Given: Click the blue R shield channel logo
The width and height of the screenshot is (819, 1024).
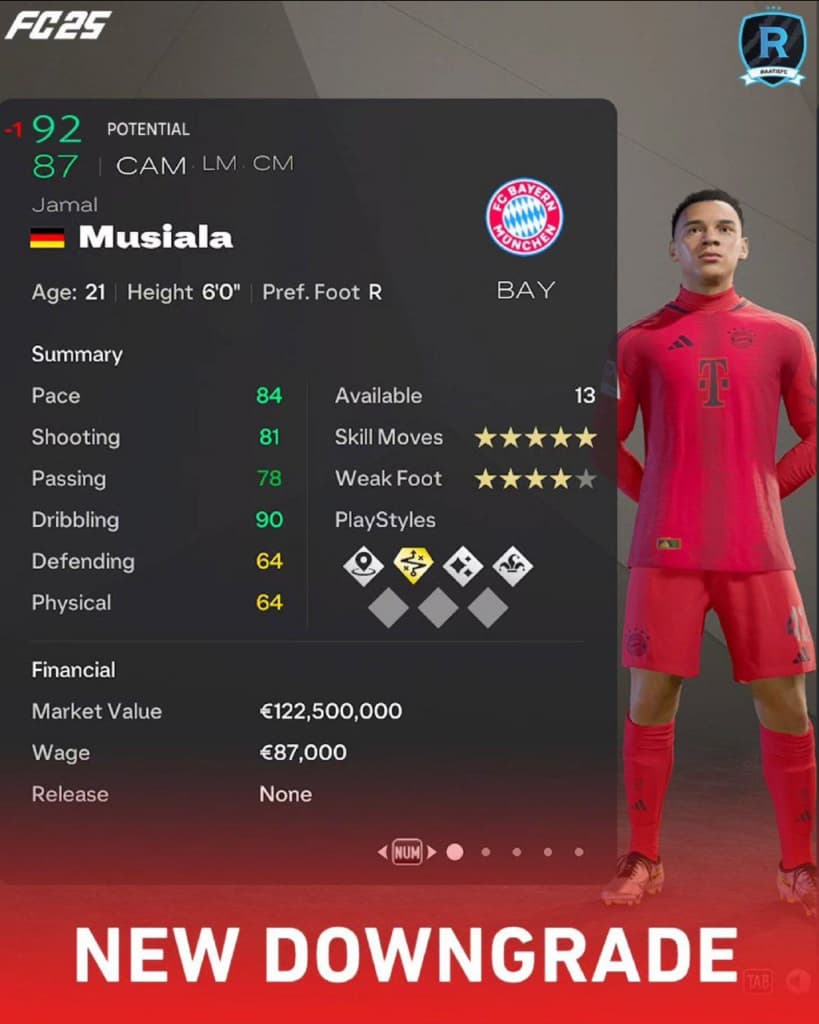Looking at the screenshot, I should 772,47.
